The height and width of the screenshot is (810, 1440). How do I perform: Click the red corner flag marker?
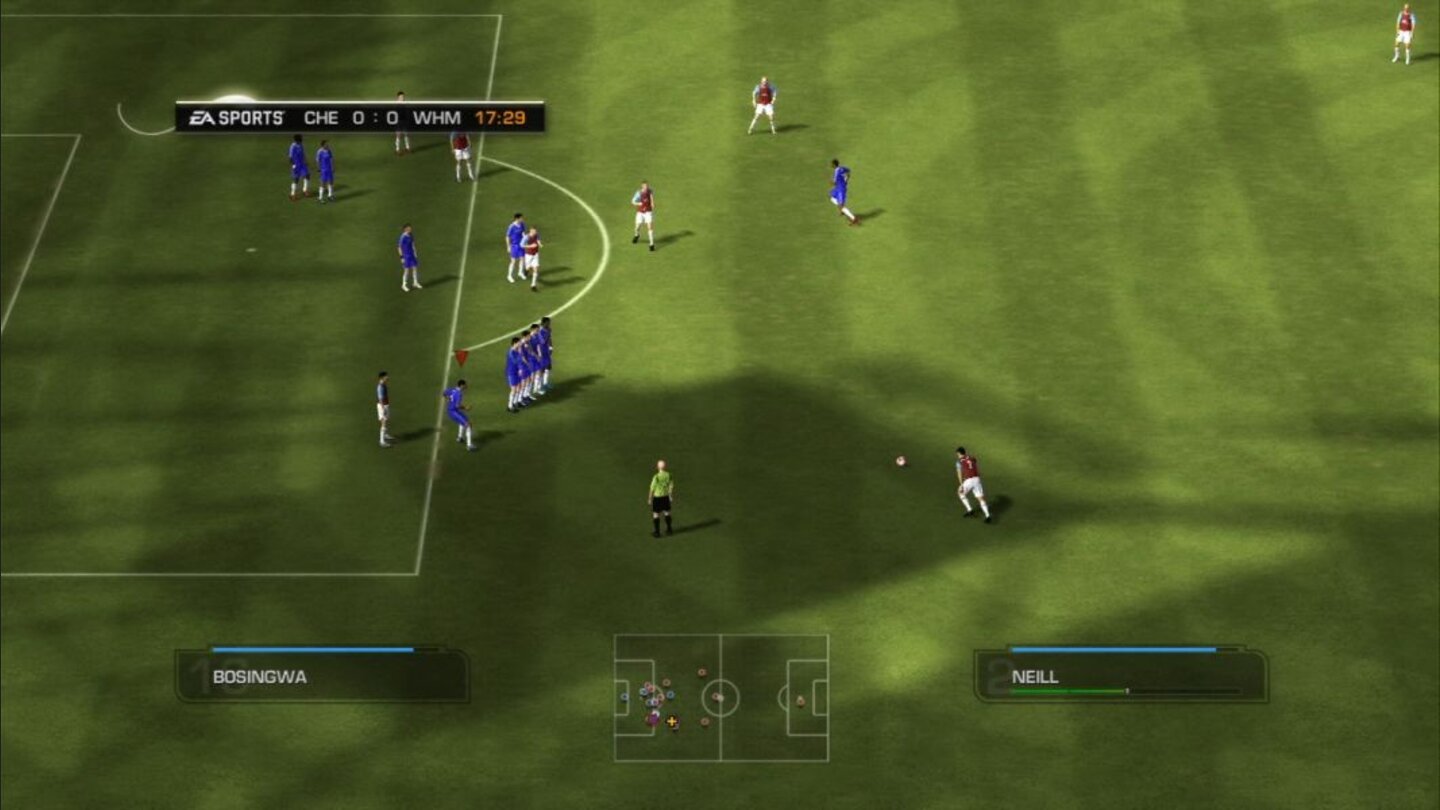(463, 356)
